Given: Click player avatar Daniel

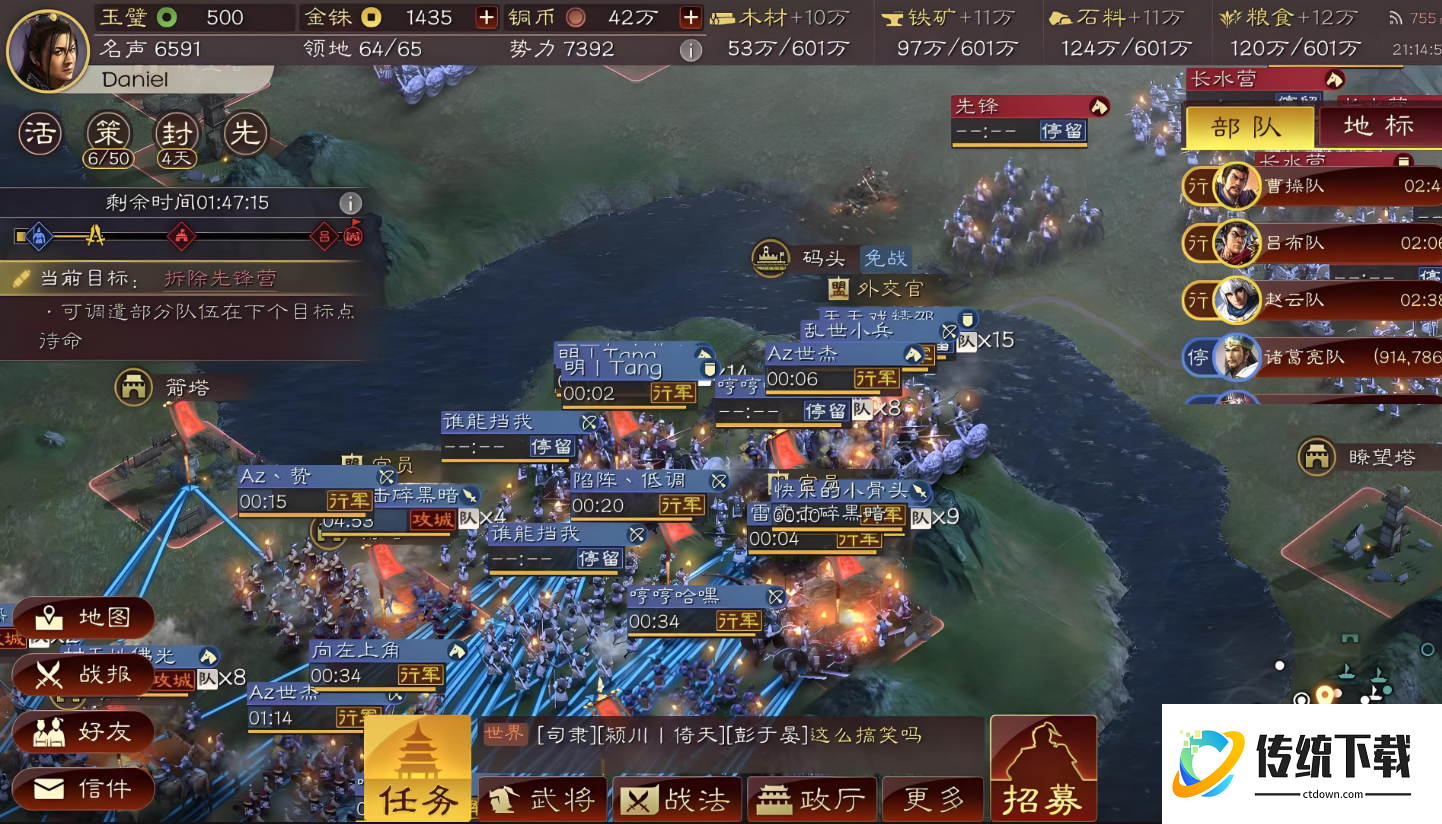Looking at the screenshot, I should [48, 50].
